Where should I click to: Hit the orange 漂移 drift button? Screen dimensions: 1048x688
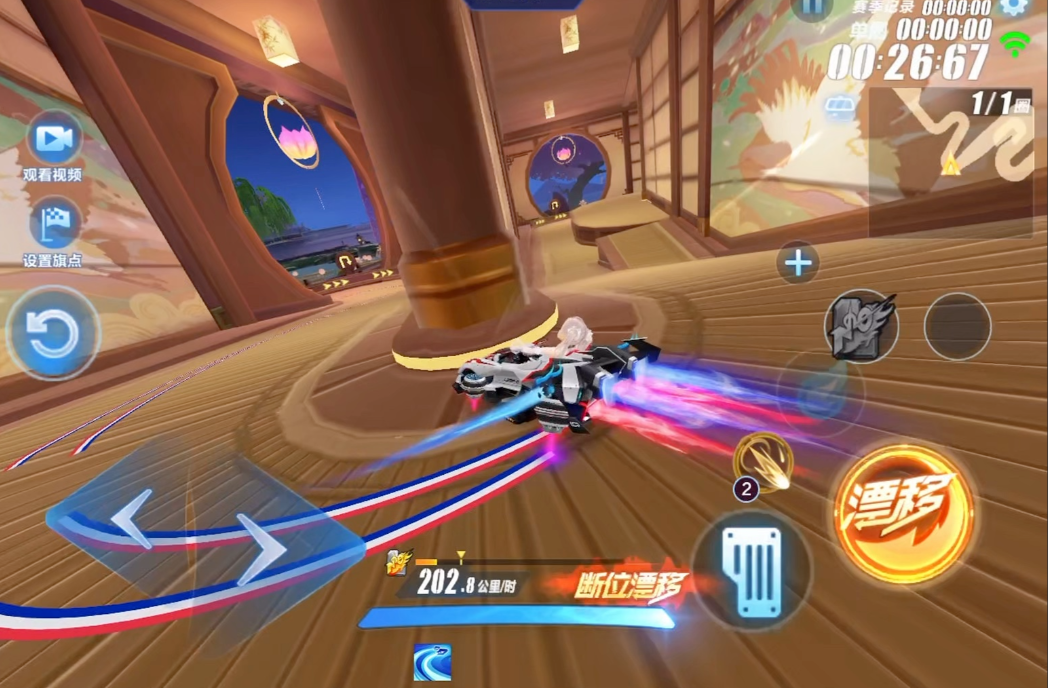[903, 513]
